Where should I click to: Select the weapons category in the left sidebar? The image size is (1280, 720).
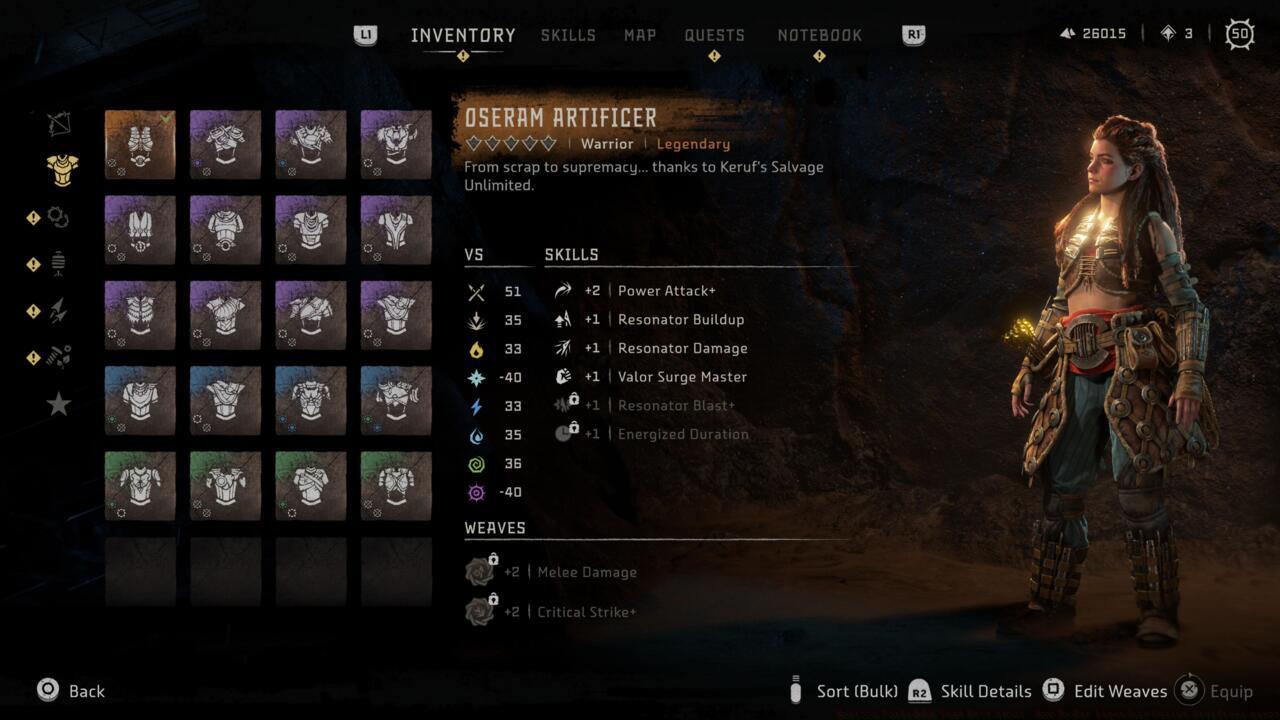(57, 122)
